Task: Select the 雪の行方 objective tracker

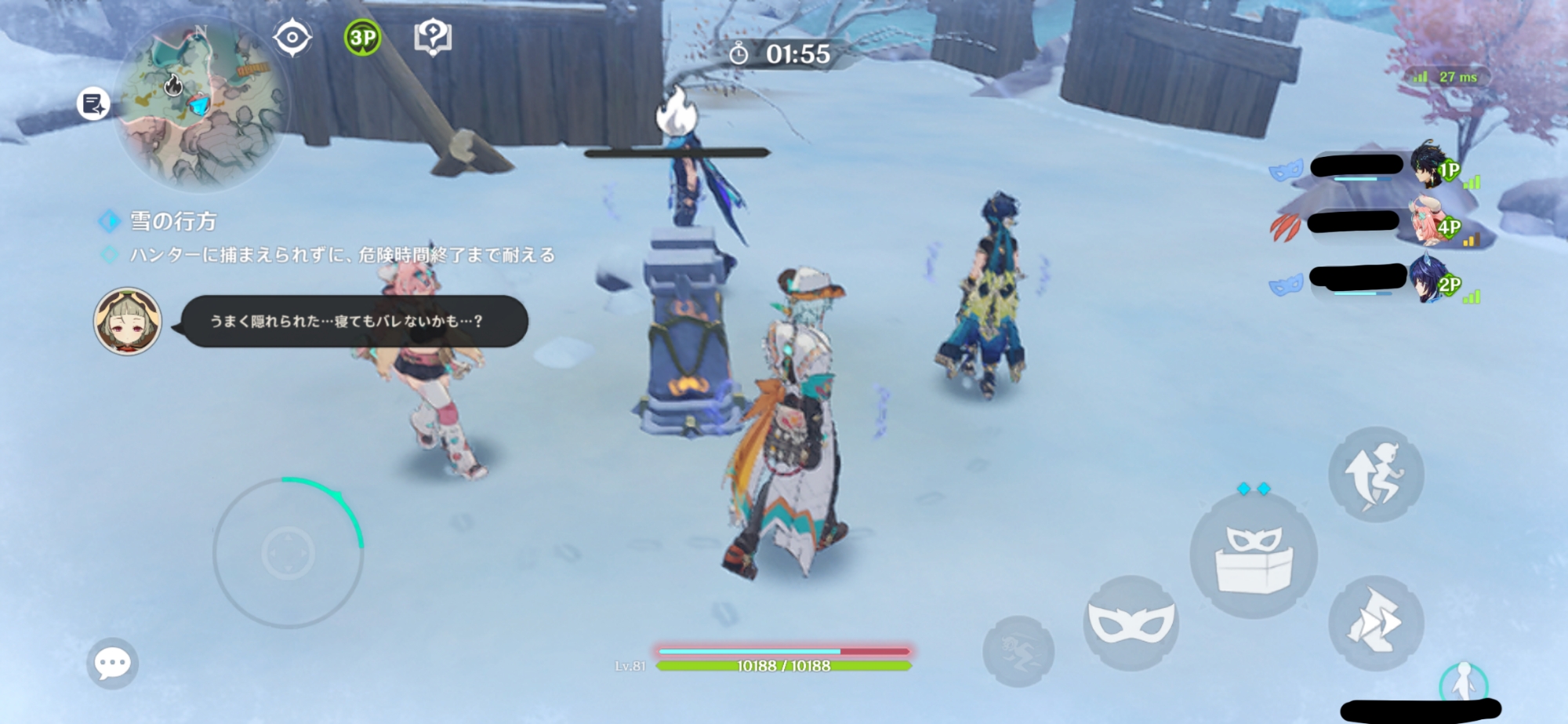Action: pyautogui.click(x=172, y=221)
